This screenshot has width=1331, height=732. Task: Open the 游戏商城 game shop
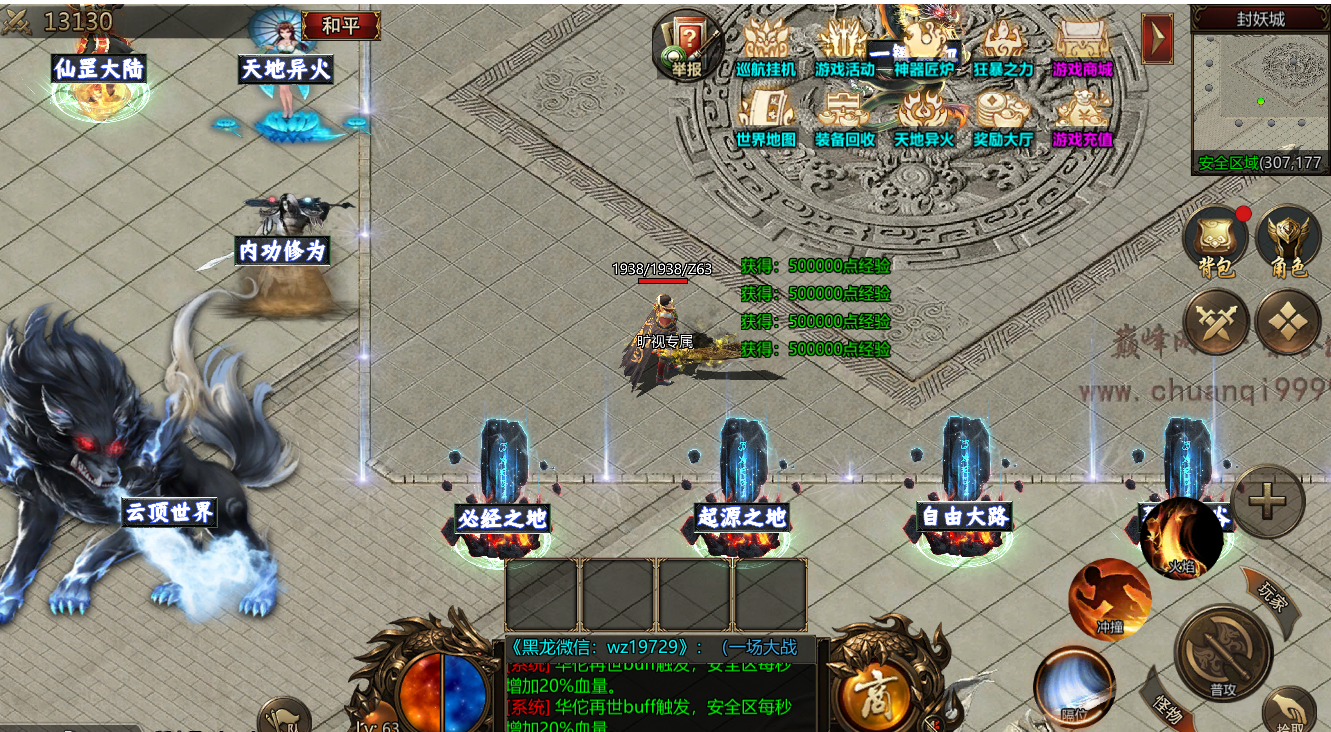tap(1082, 49)
